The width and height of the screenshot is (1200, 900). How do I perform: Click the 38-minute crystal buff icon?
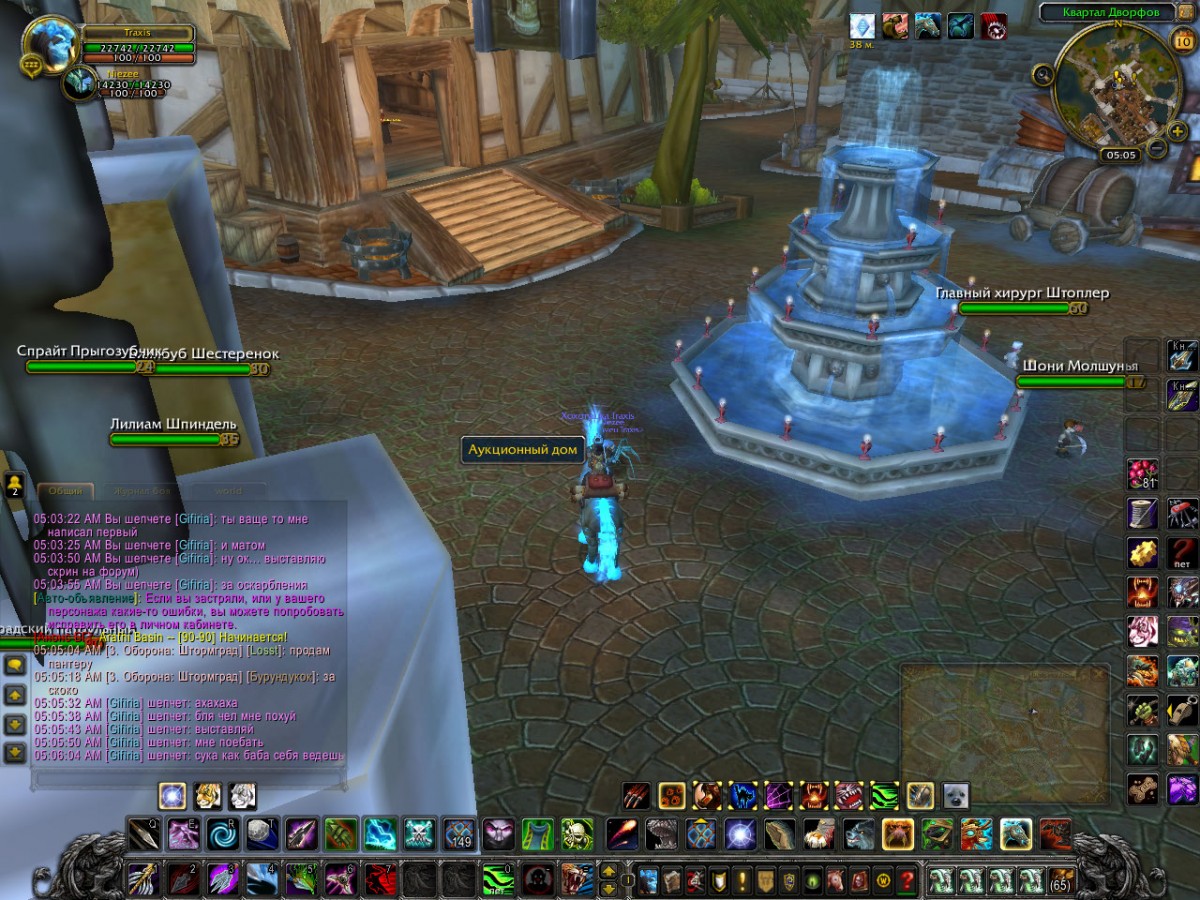861,26
